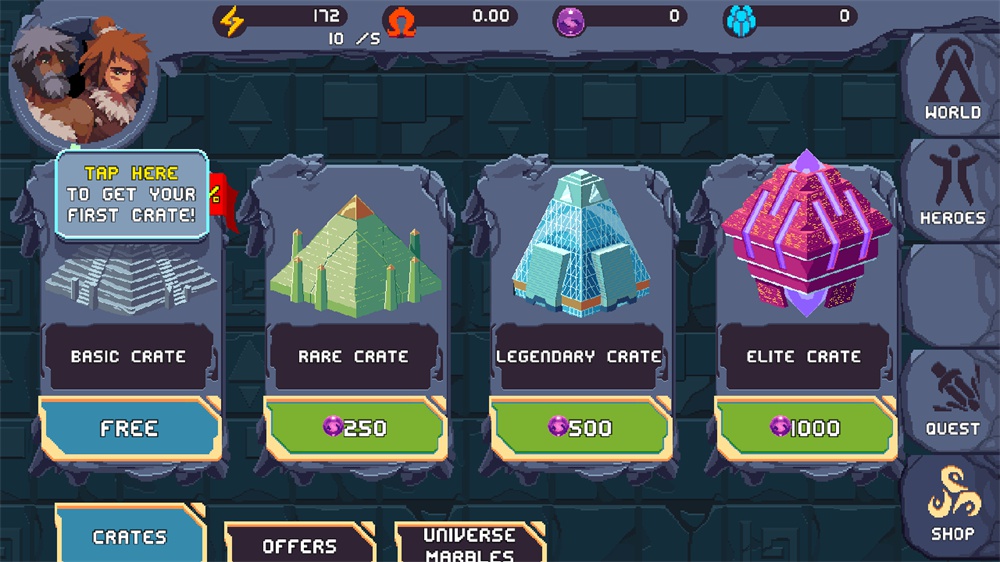Switch to the Crates tab
This screenshot has width=1000, height=562.
129,537
